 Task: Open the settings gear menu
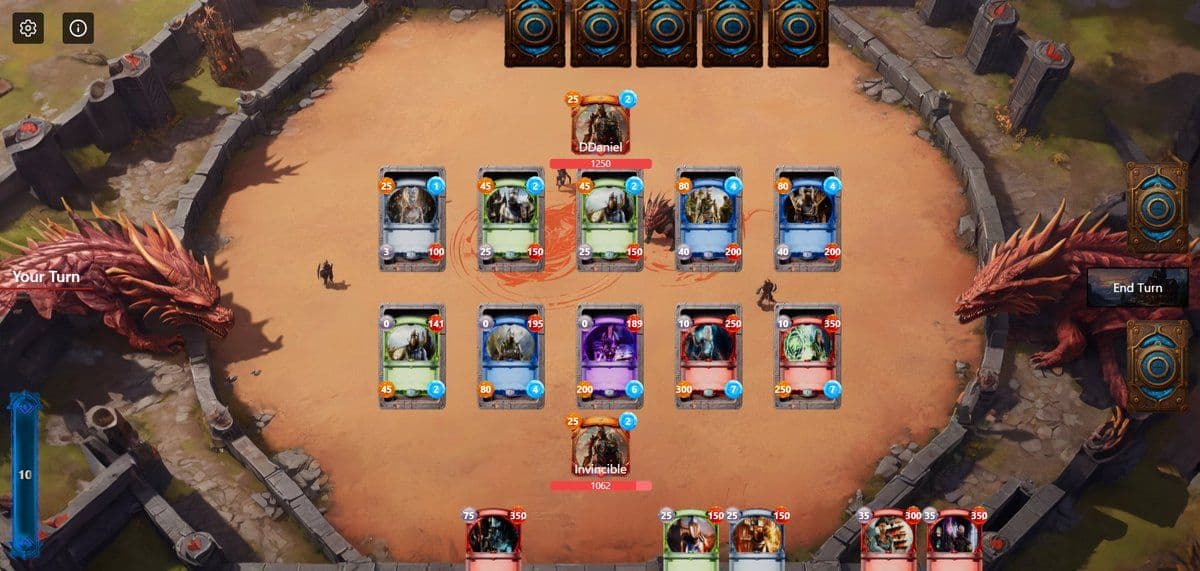(x=28, y=28)
